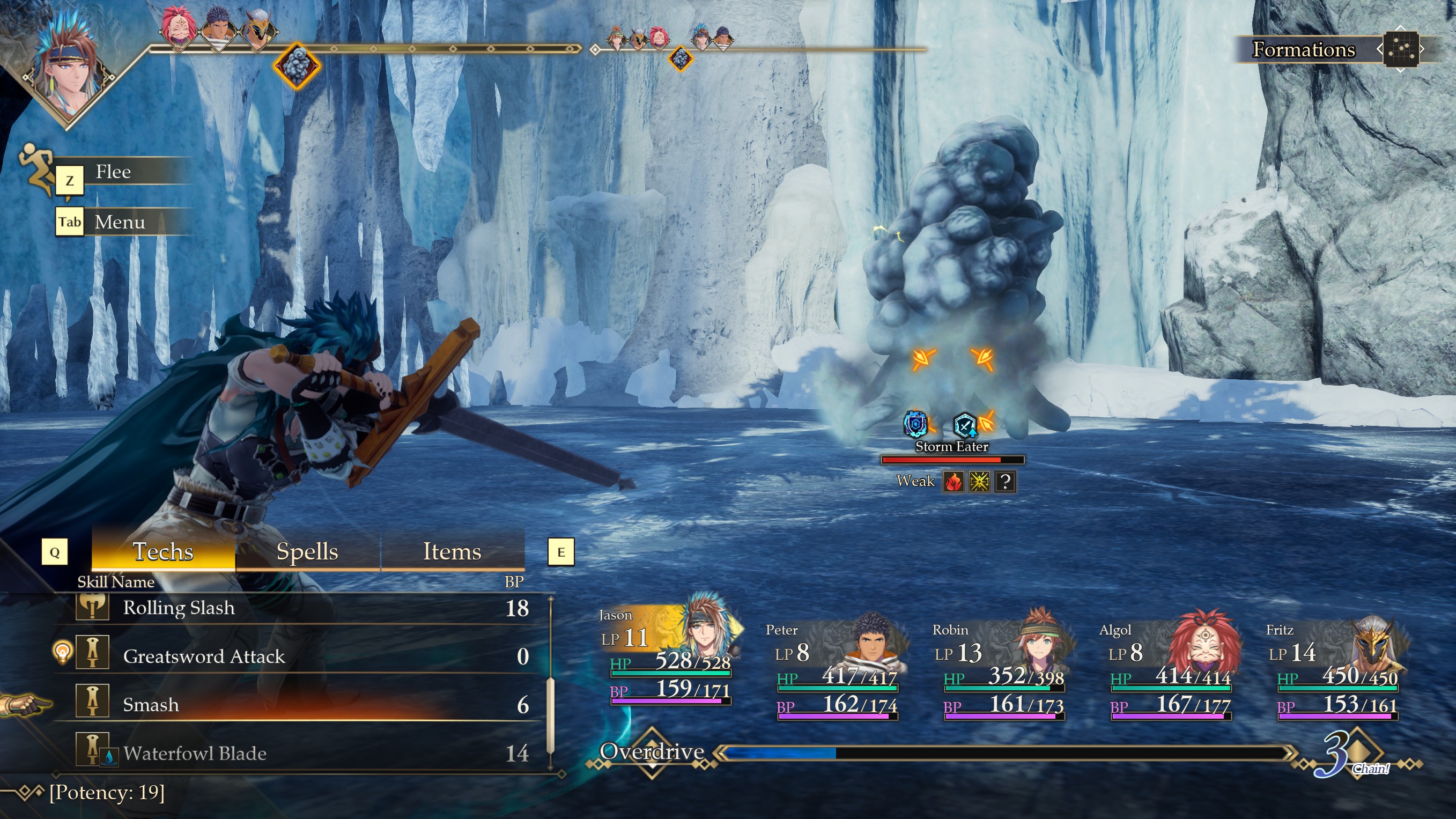The image size is (1456, 819).
Task: Target the Storm Eater enemy nameplate
Action: [x=952, y=447]
